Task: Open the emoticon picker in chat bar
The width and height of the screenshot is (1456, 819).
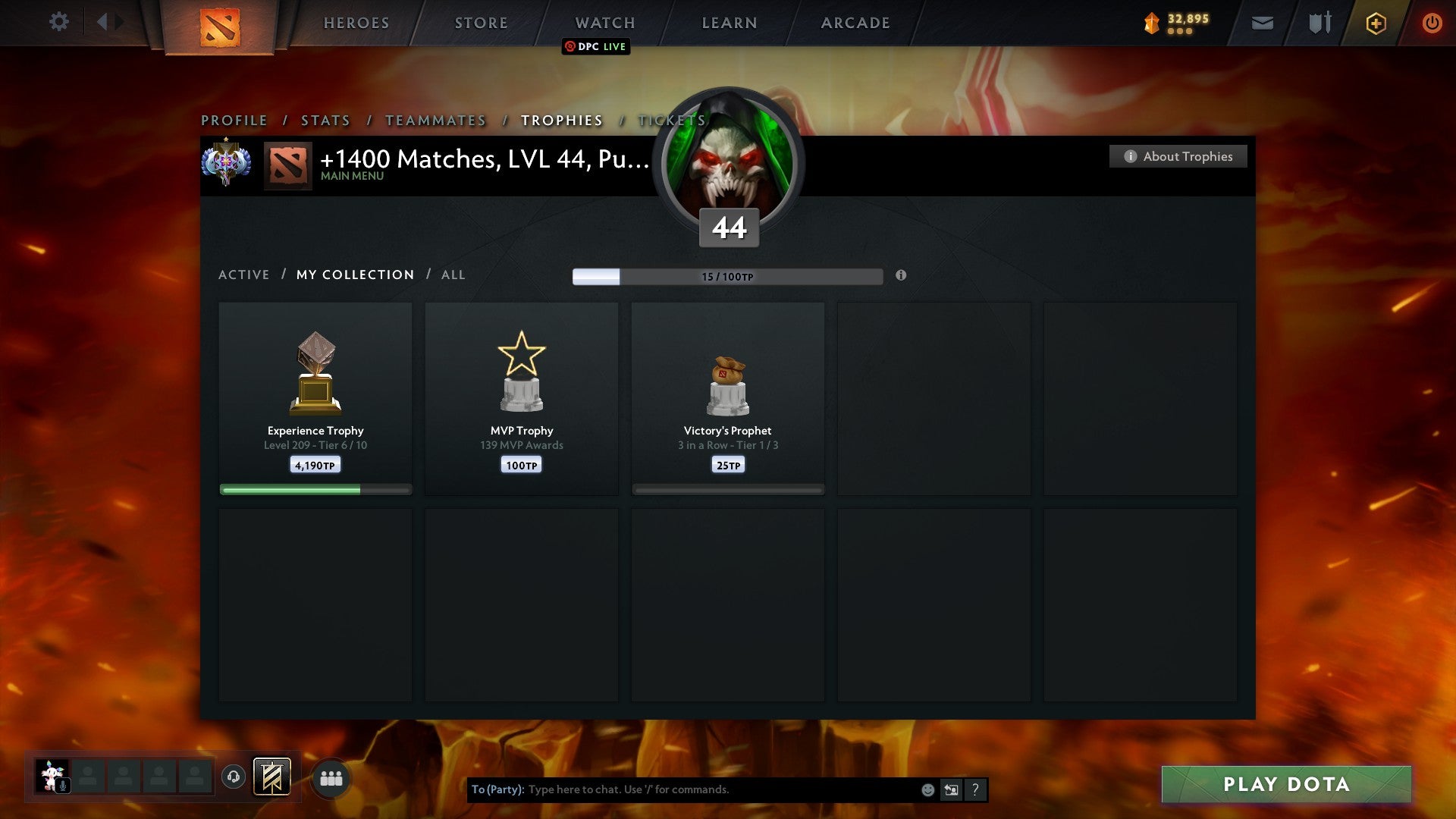Action: pos(928,789)
